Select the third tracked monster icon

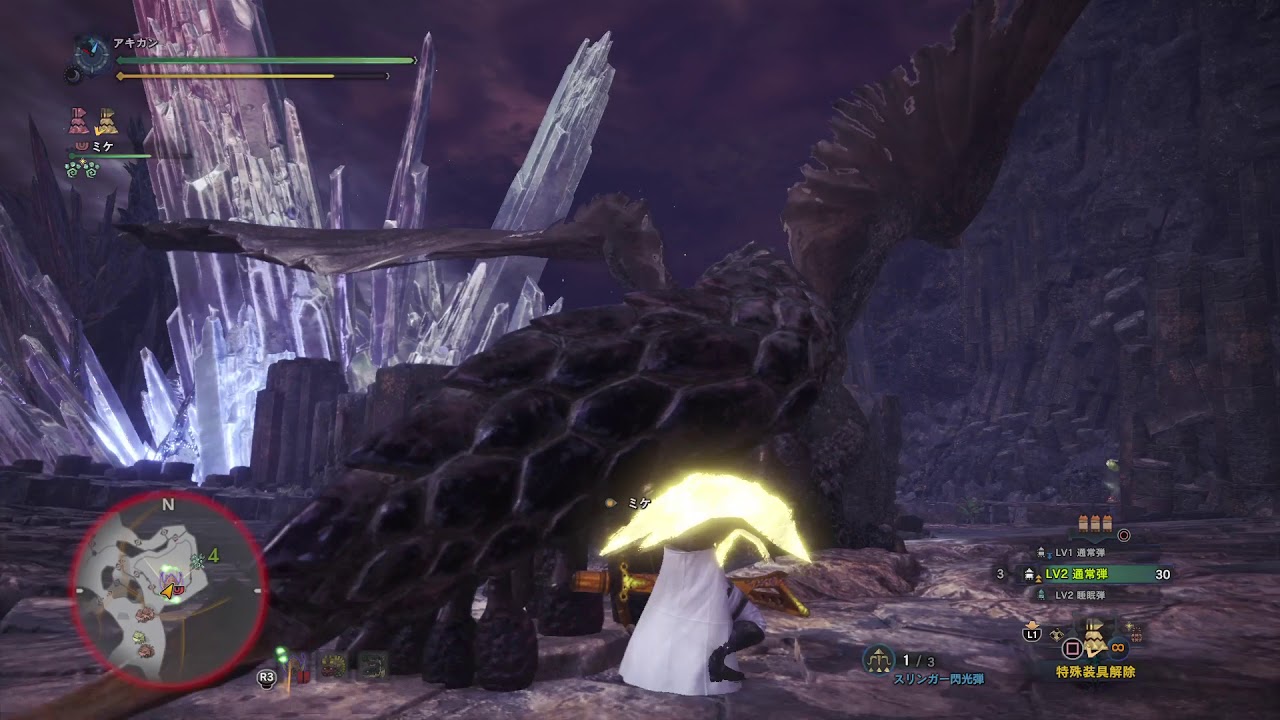373,666
